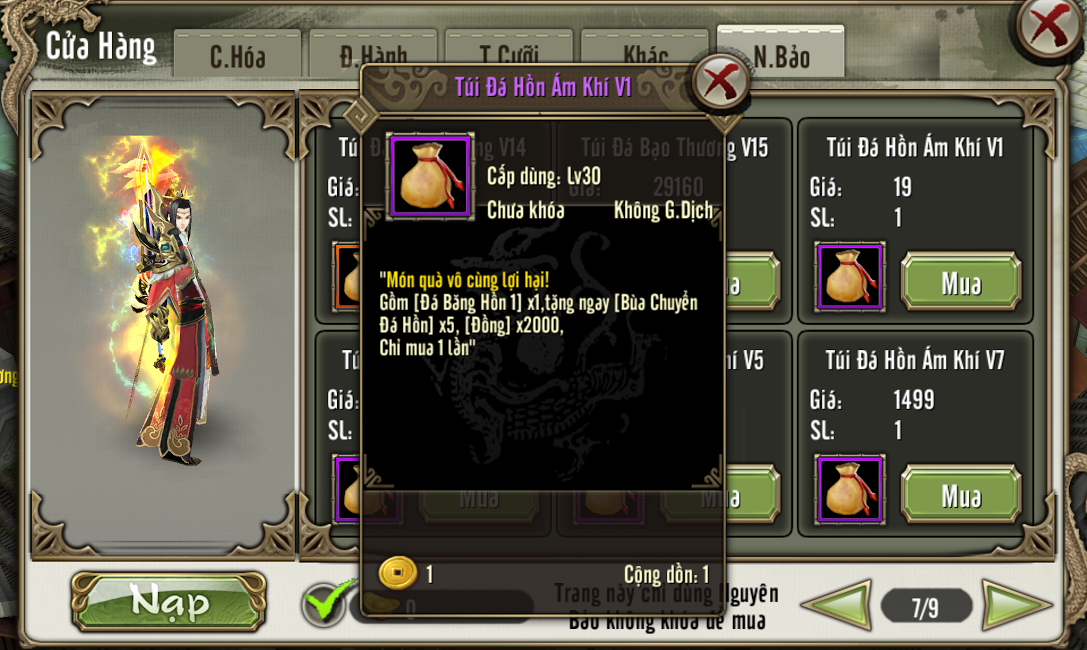Open the Nạp recharge button
This screenshot has height=650, width=1087.
[x=169, y=602]
